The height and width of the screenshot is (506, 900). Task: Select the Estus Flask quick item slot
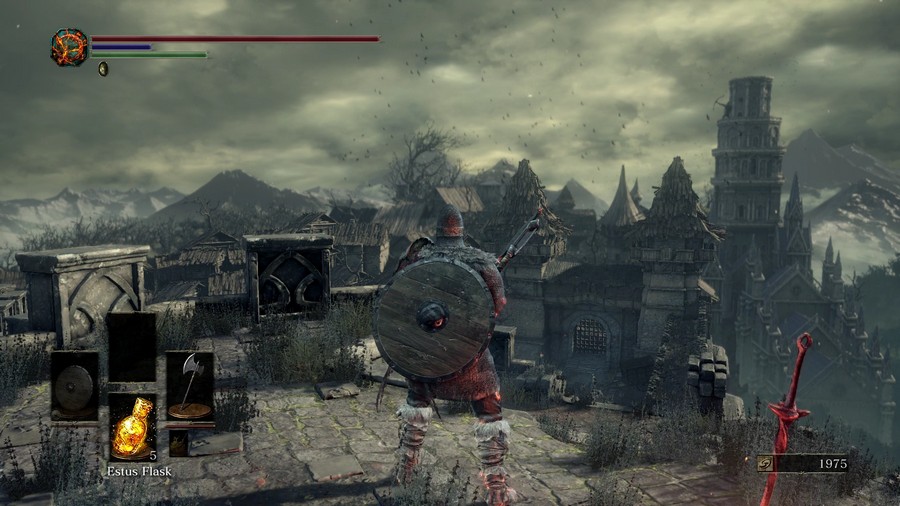pos(132,425)
